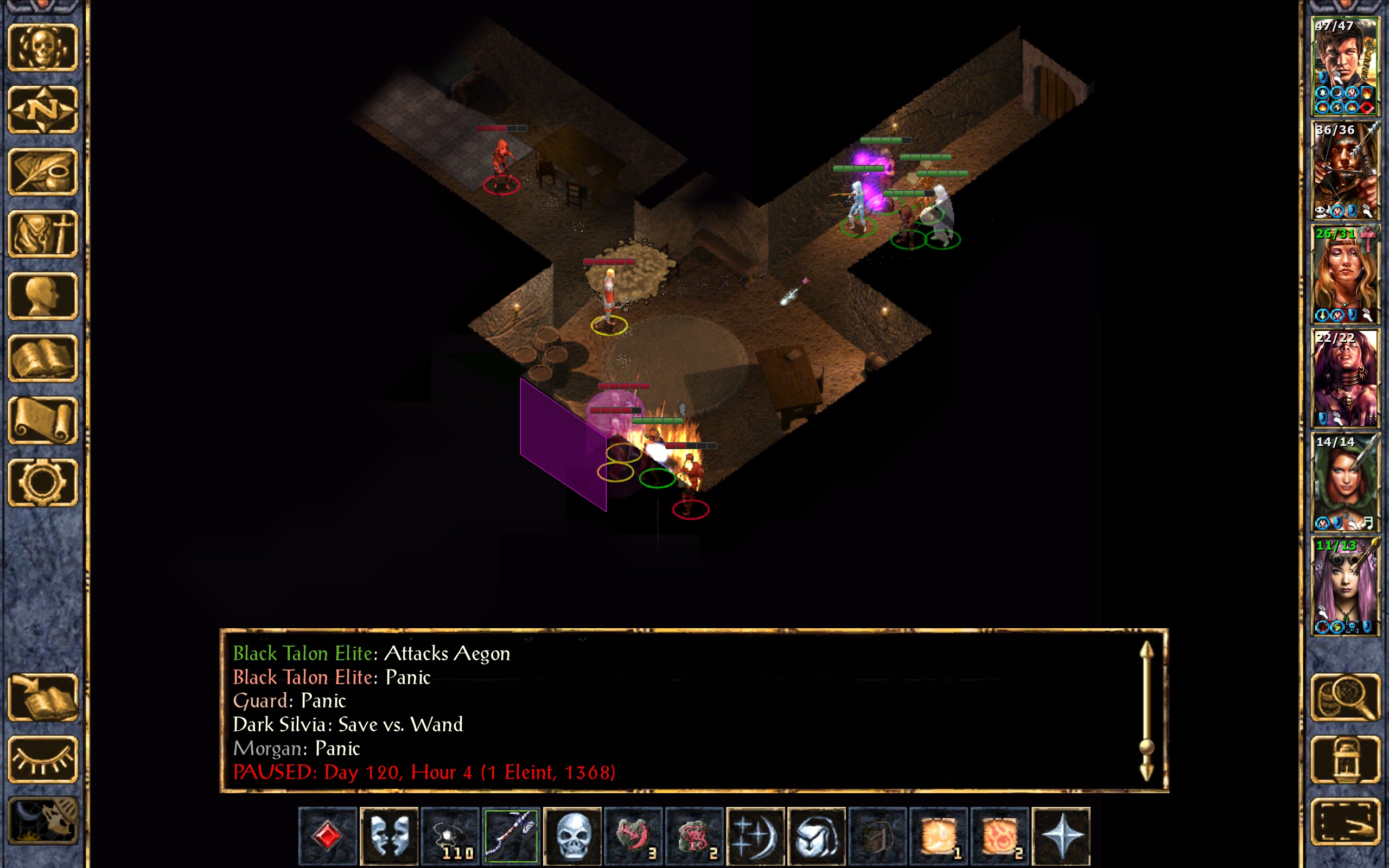This screenshot has width=1389, height=868.
Task: Use the flame scroll quick item
Action: click(x=1000, y=836)
